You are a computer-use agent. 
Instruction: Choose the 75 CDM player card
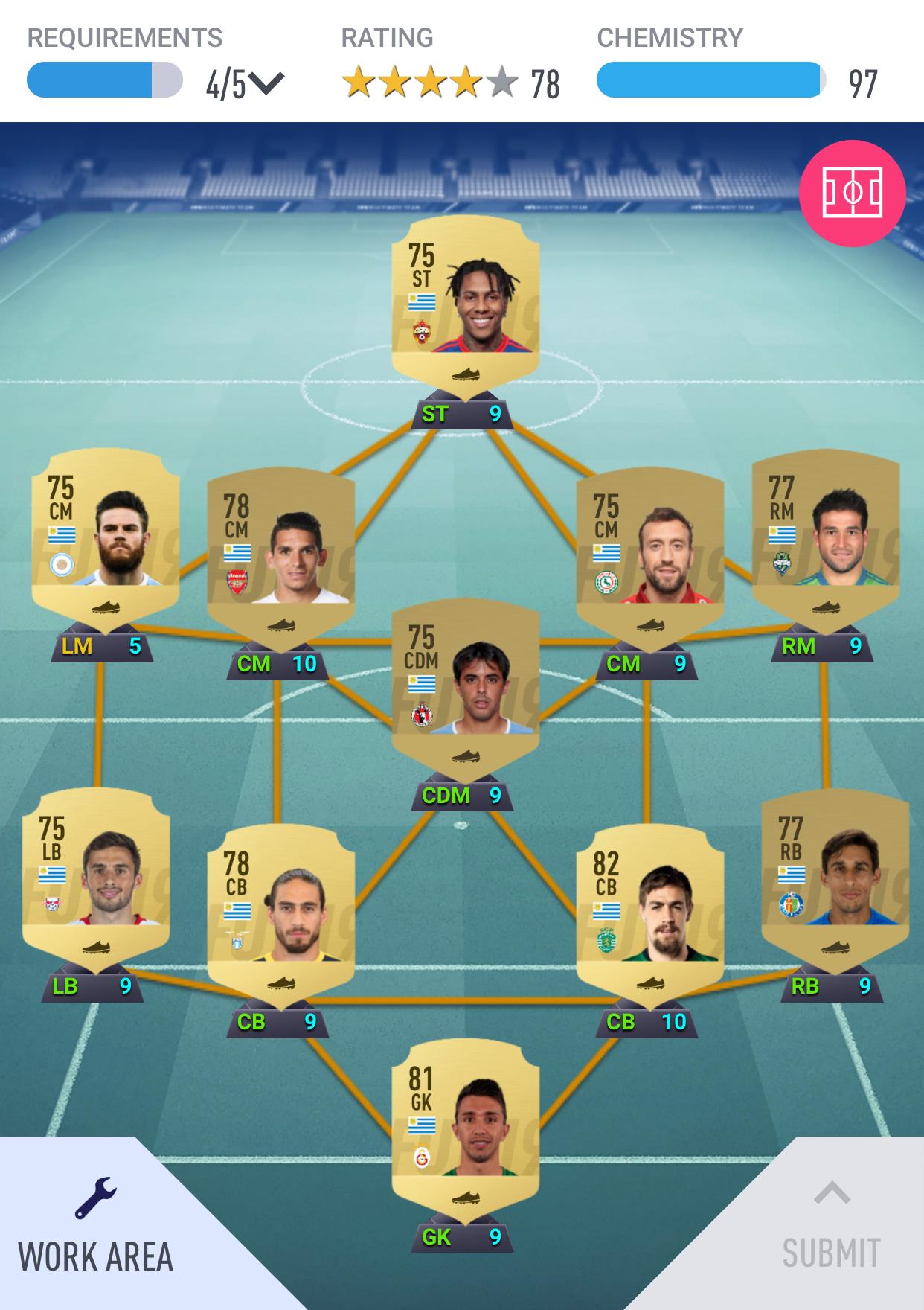[x=465, y=686]
